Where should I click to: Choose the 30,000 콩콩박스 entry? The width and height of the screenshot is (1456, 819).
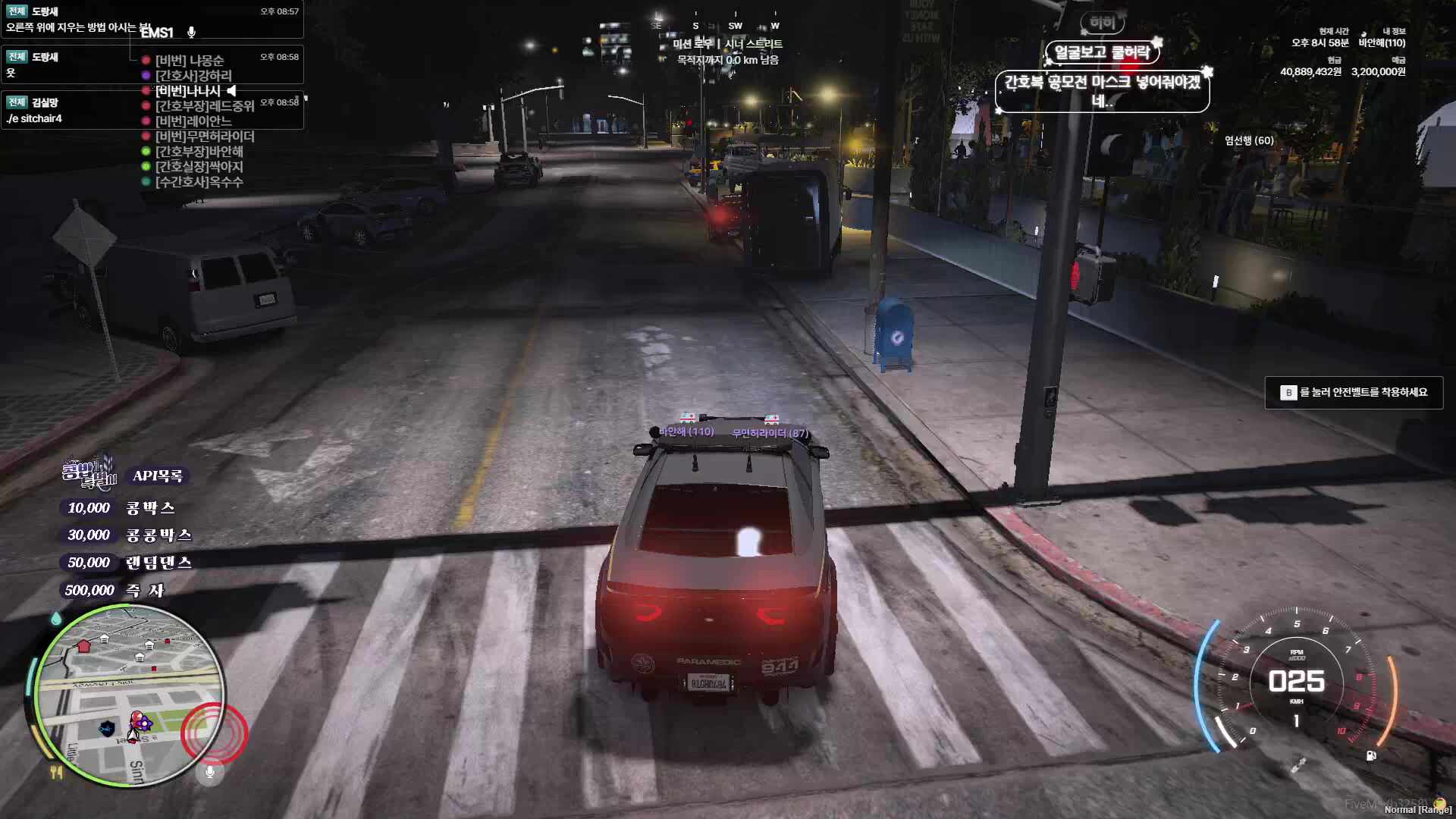pos(129,535)
